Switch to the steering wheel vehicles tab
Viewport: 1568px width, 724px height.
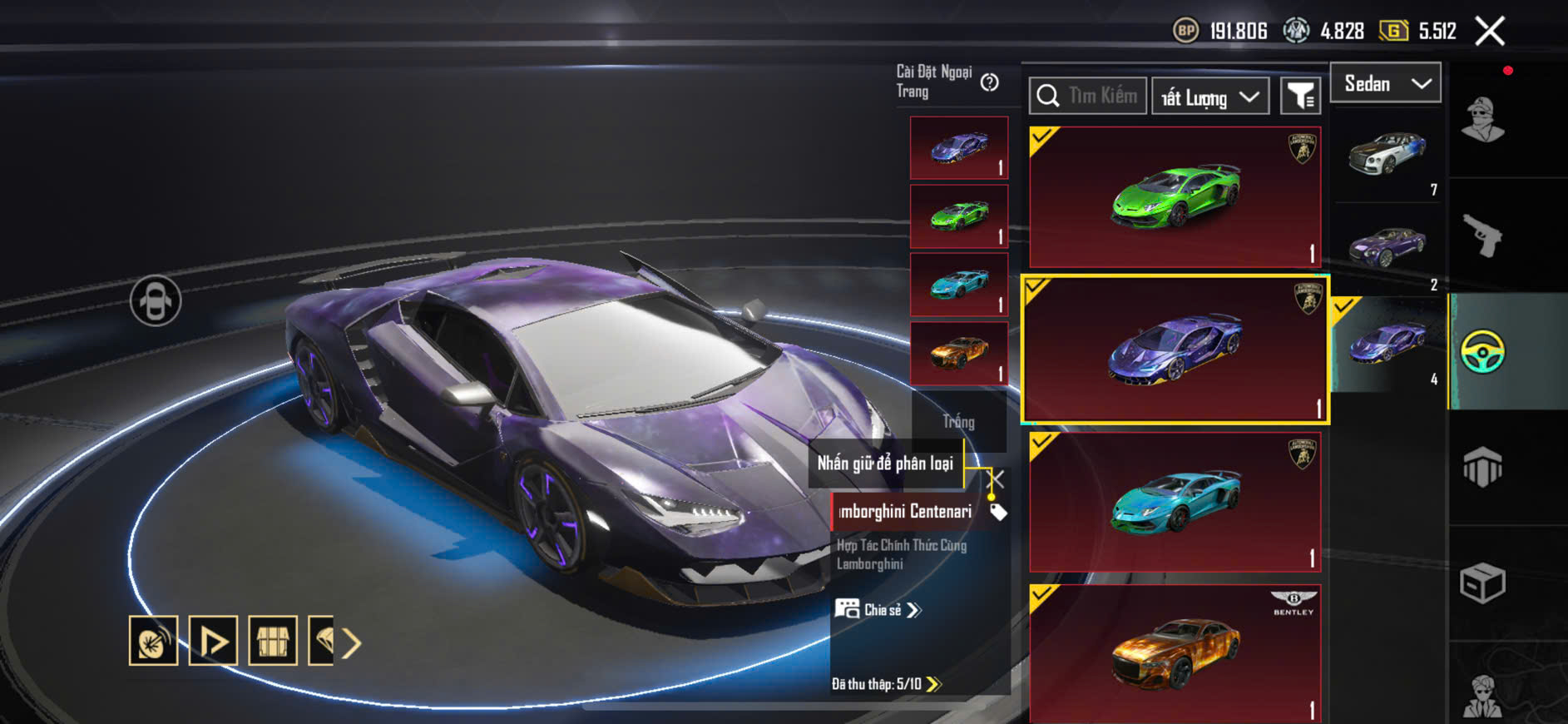[1482, 351]
